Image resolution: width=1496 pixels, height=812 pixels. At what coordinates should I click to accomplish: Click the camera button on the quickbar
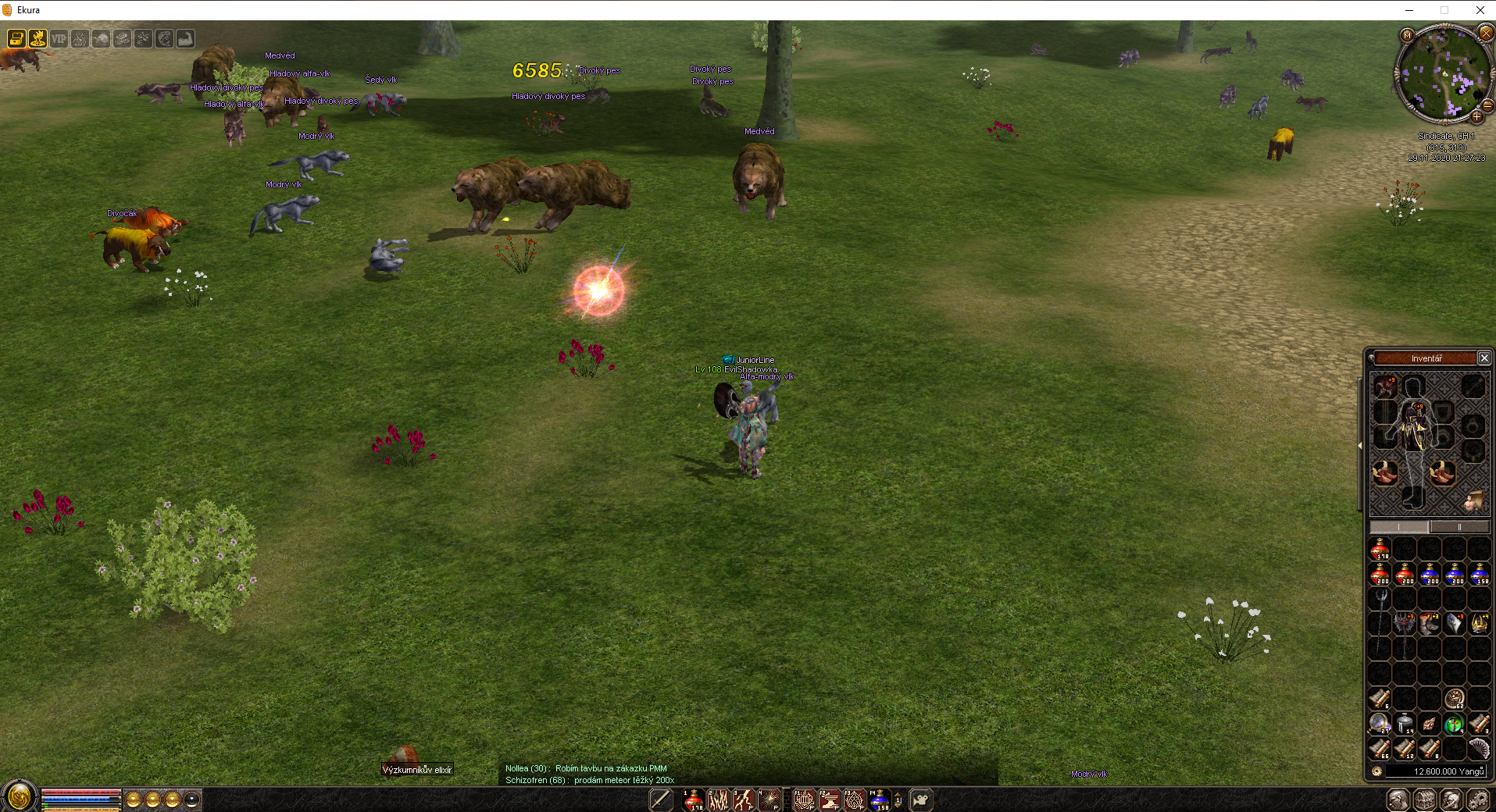(x=921, y=800)
